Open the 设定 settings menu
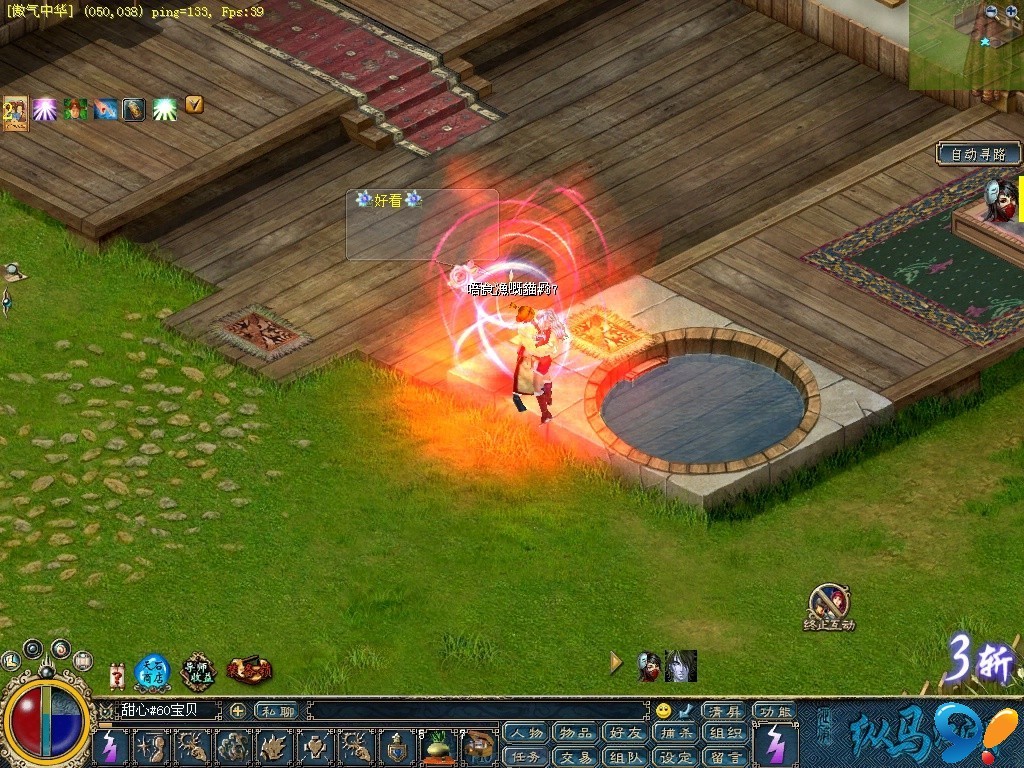Viewport: 1024px width, 768px height. point(676,757)
